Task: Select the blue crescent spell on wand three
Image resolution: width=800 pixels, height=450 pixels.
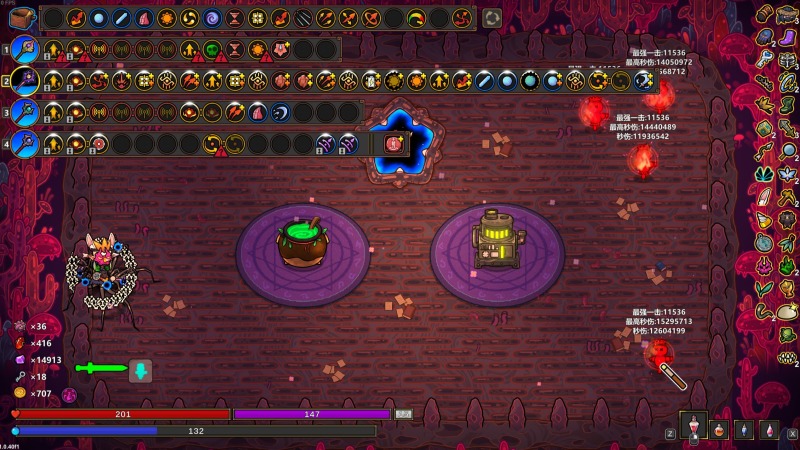Action: (x=280, y=112)
